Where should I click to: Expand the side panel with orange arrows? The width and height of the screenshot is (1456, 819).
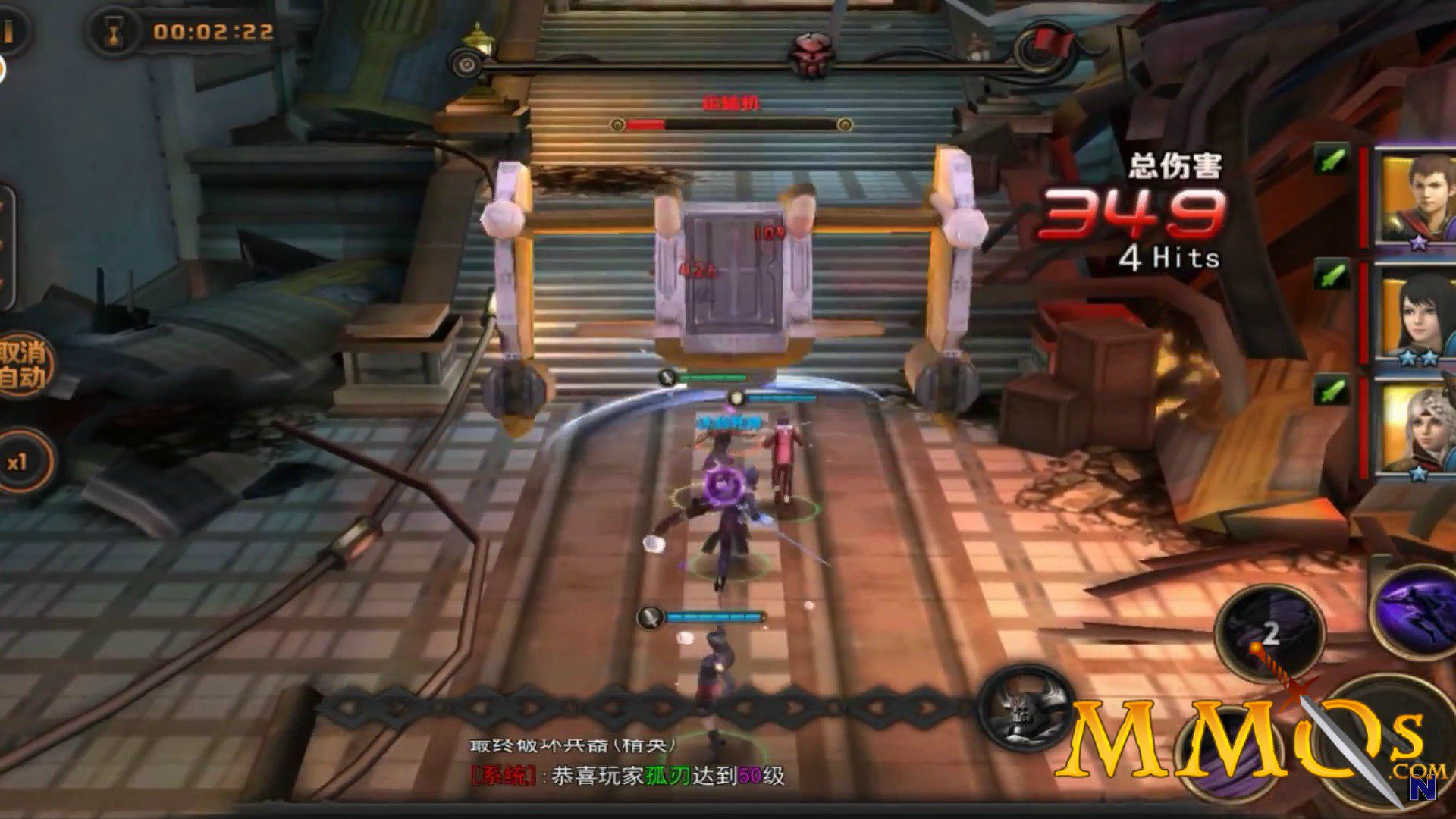(6, 244)
